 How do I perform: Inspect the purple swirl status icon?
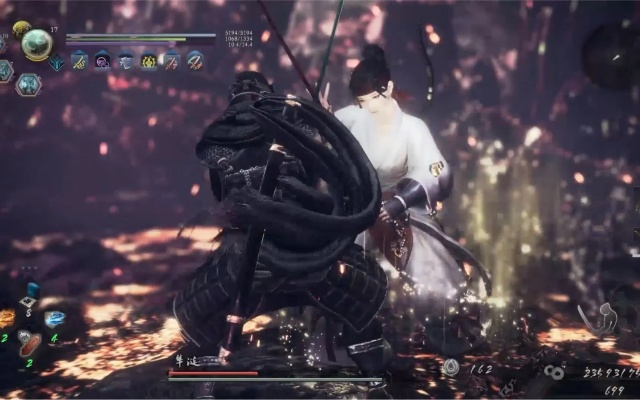pos(102,61)
